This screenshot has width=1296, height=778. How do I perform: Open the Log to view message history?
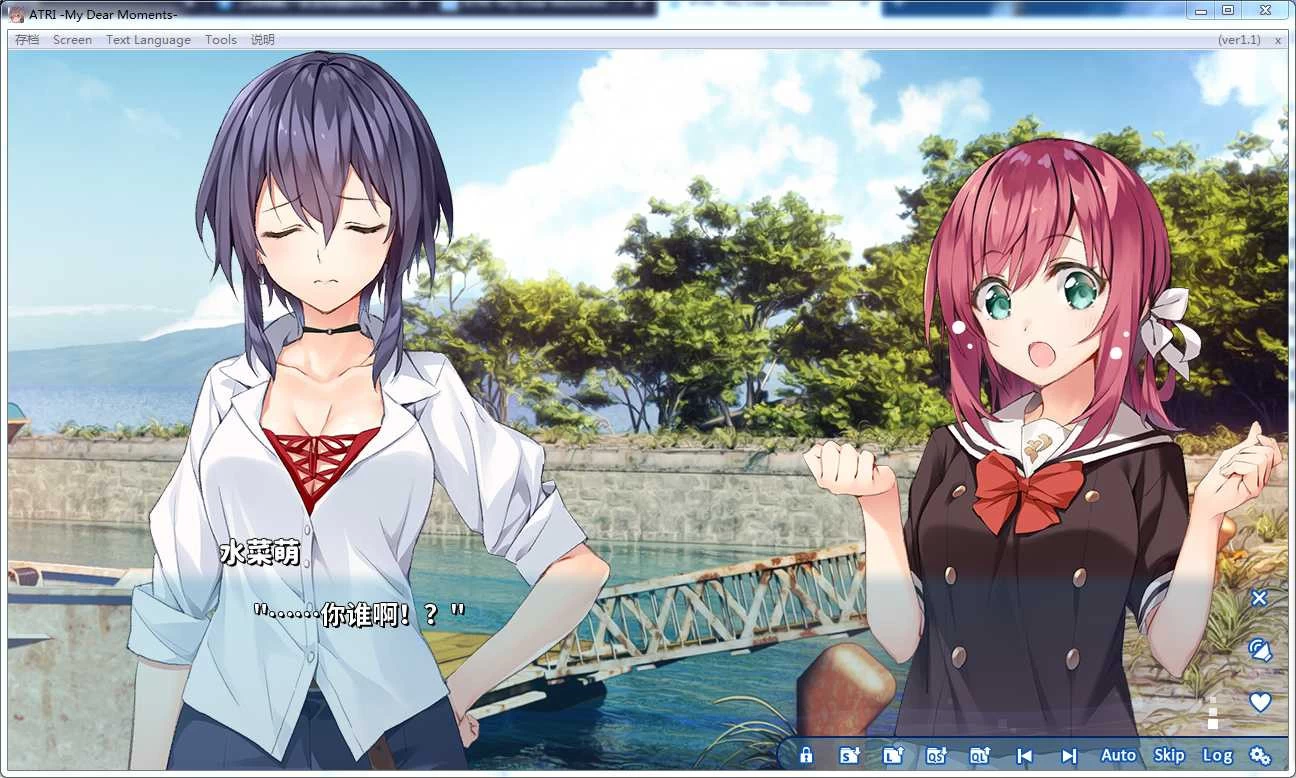(1218, 756)
